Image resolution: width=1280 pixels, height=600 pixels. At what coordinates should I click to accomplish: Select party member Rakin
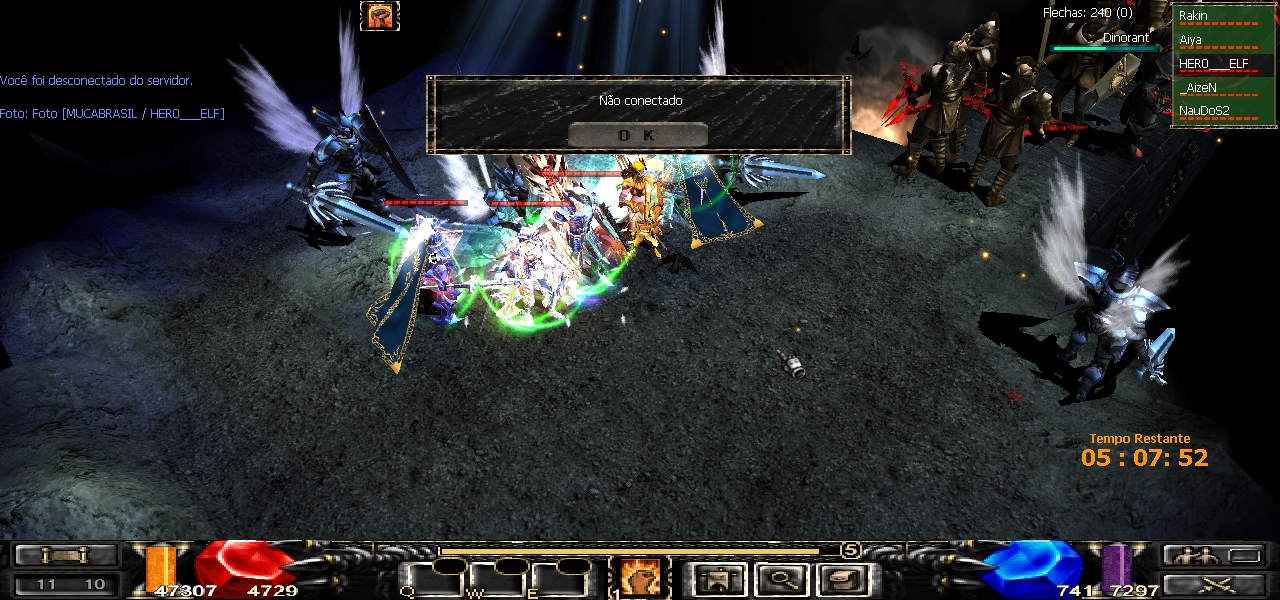1216,16
